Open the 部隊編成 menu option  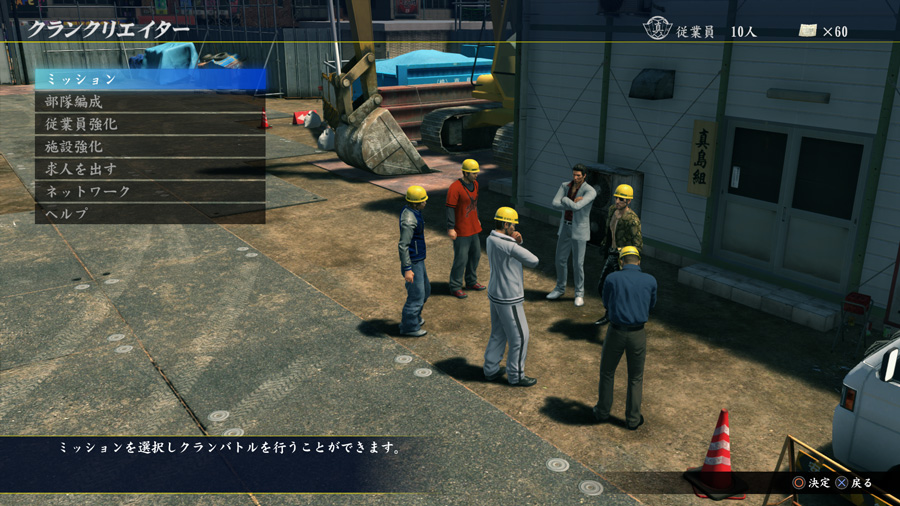point(150,101)
